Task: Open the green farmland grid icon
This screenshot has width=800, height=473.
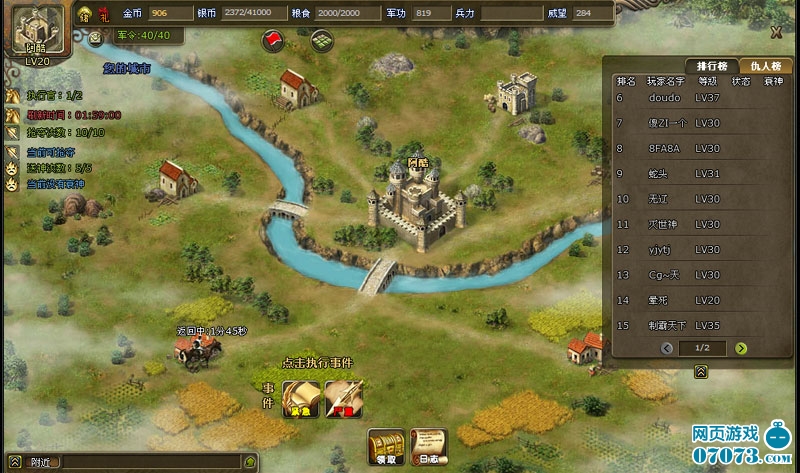Action: coord(321,41)
